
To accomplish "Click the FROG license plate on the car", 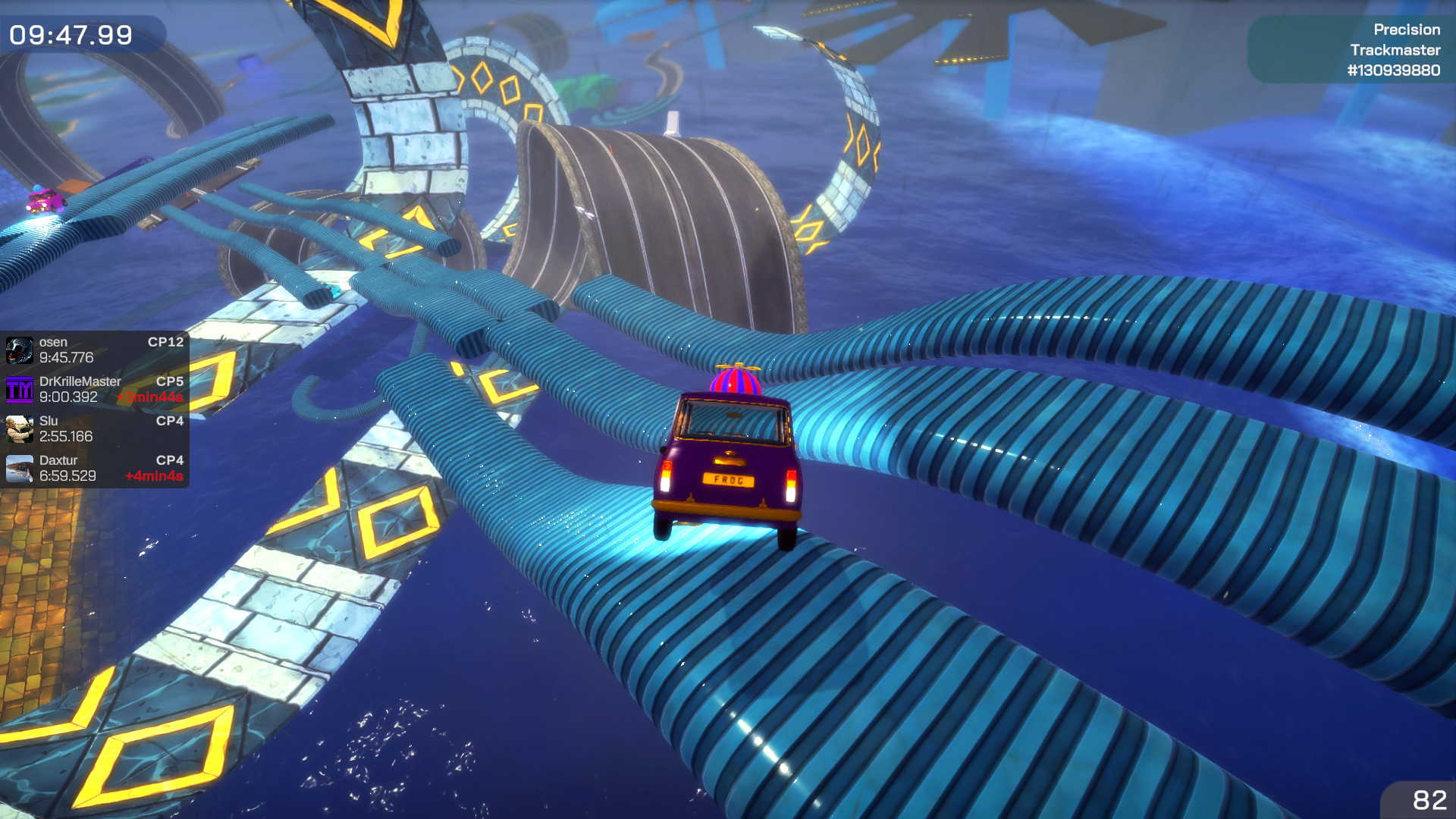I will [730, 480].
